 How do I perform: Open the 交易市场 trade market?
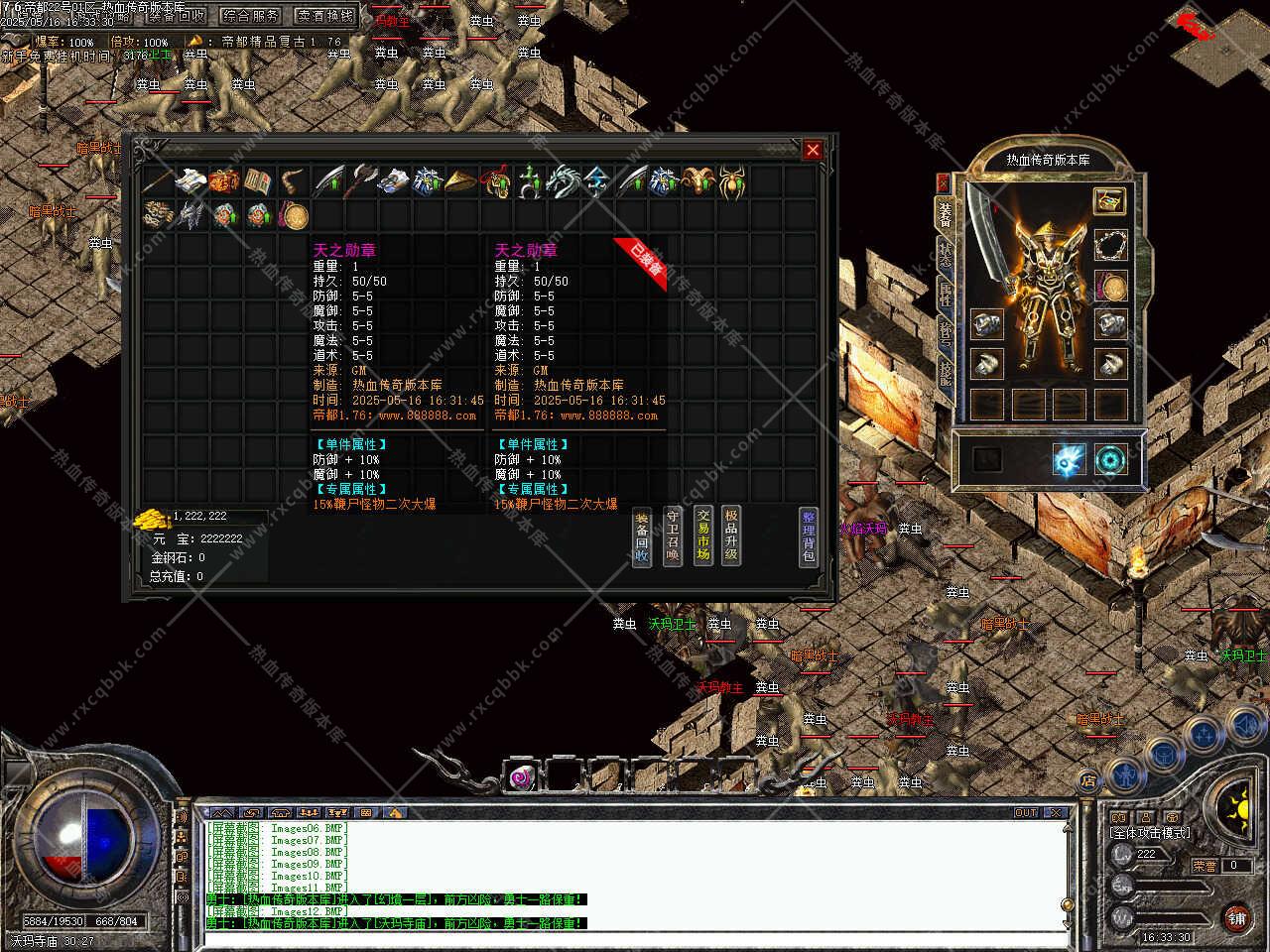pyautogui.click(x=702, y=535)
